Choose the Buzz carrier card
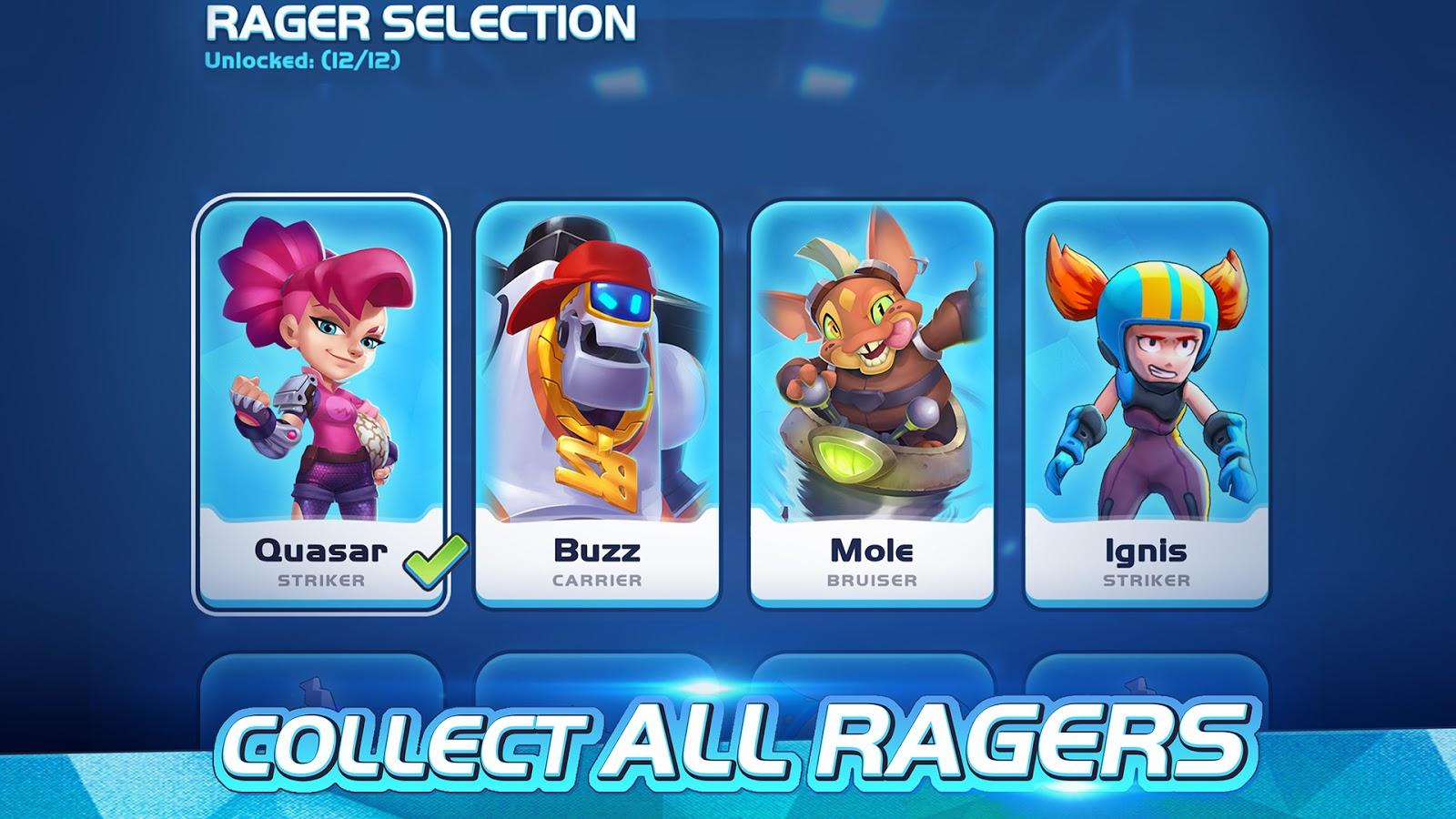Viewport: 1456px width, 819px height. tap(597, 403)
